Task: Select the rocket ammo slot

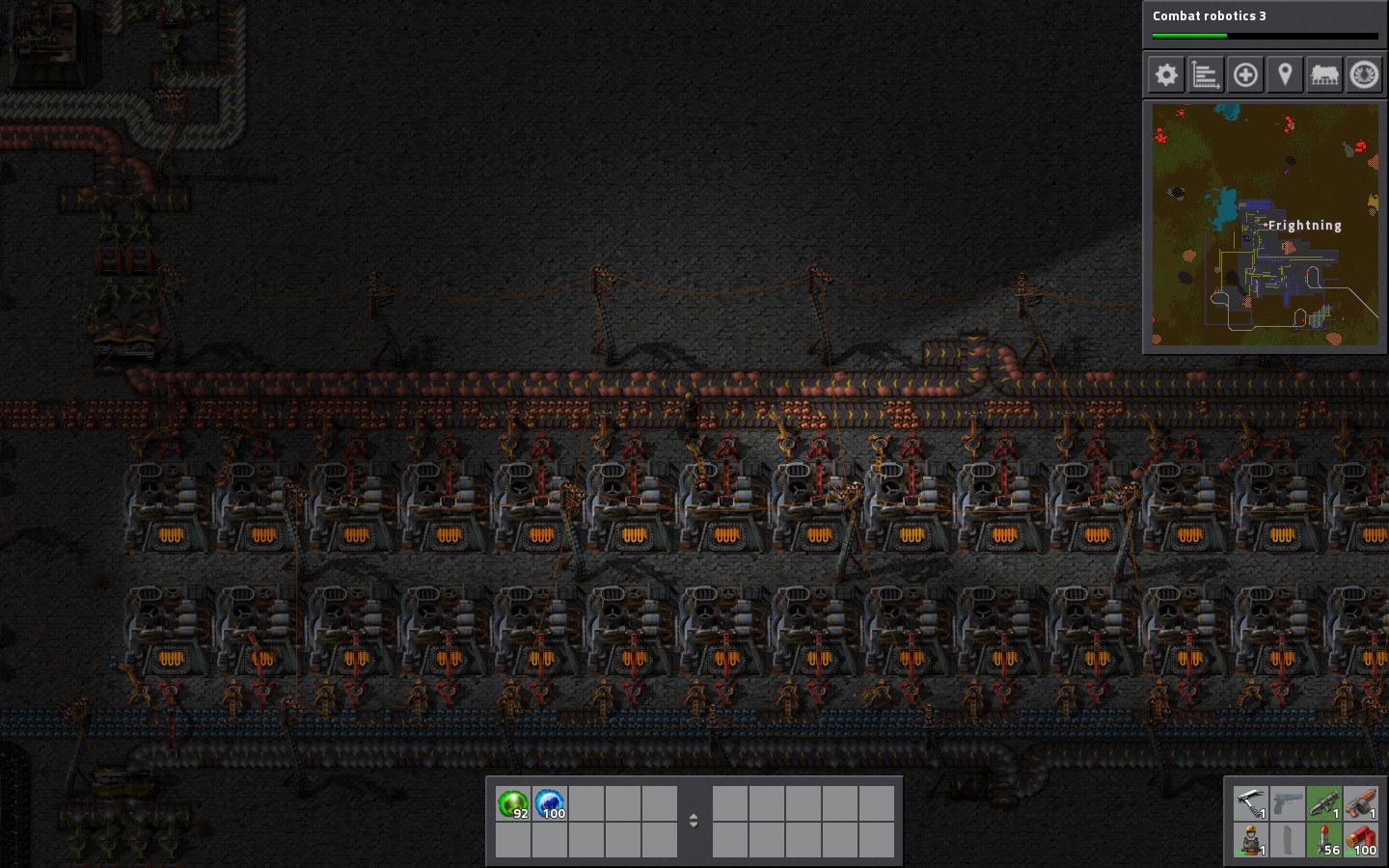Action: click(1324, 839)
